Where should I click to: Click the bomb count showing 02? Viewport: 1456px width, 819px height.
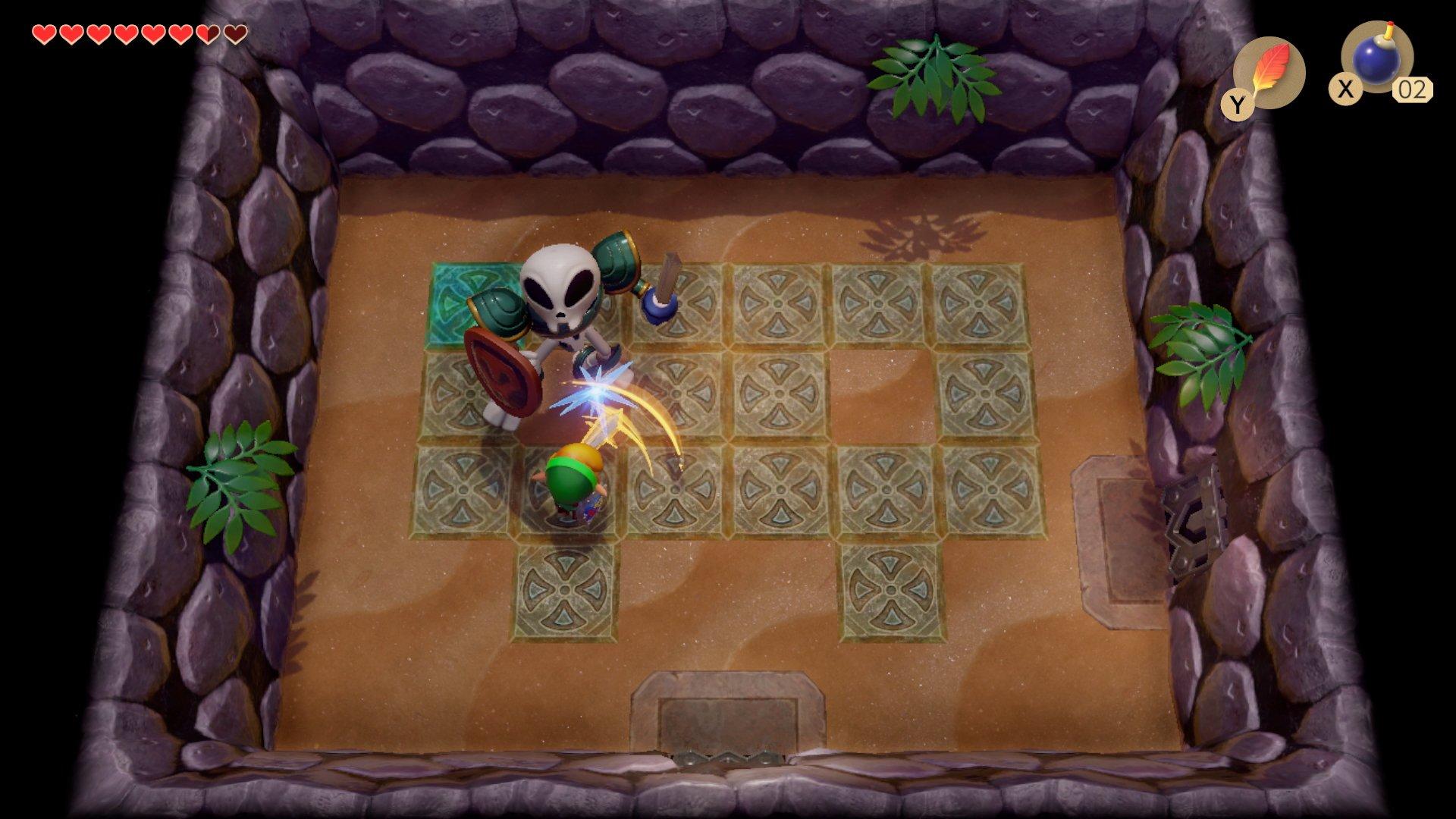[x=1412, y=89]
